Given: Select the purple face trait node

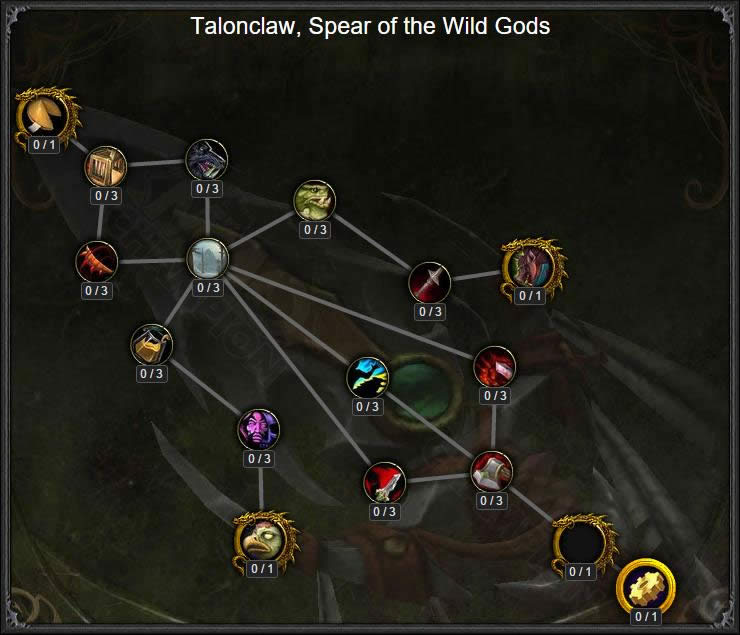Looking at the screenshot, I should pyautogui.click(x=259, y=430).
